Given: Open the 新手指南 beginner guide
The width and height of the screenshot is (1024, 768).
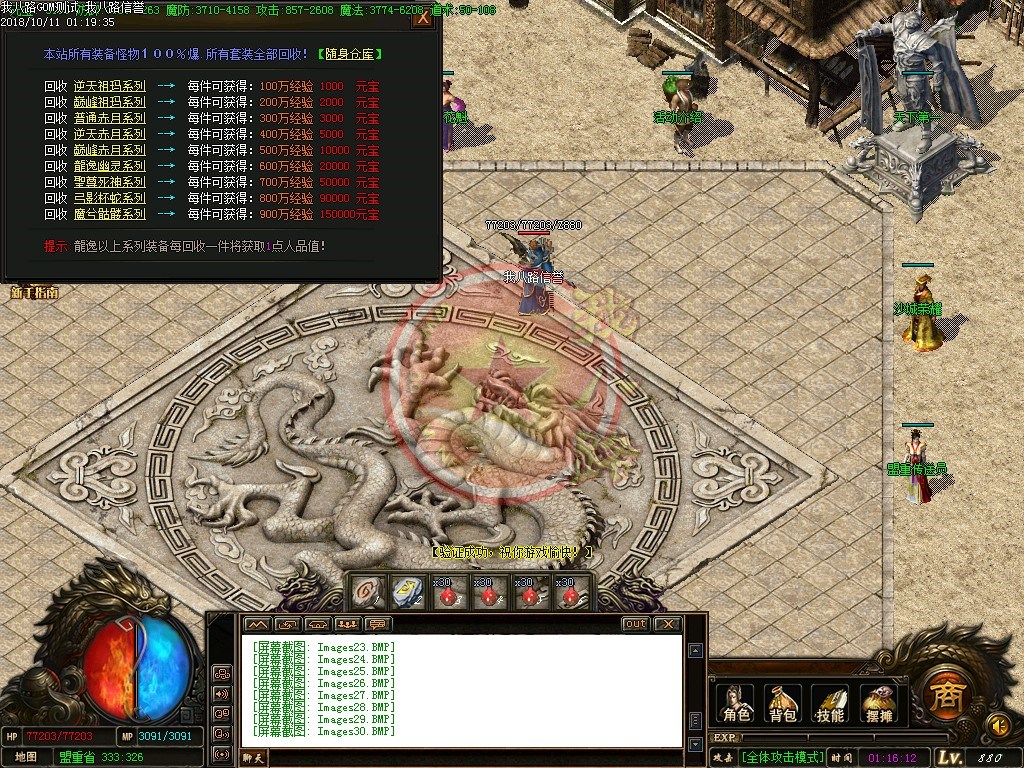Looking at the screenshot, I should (x=35, y=292).
